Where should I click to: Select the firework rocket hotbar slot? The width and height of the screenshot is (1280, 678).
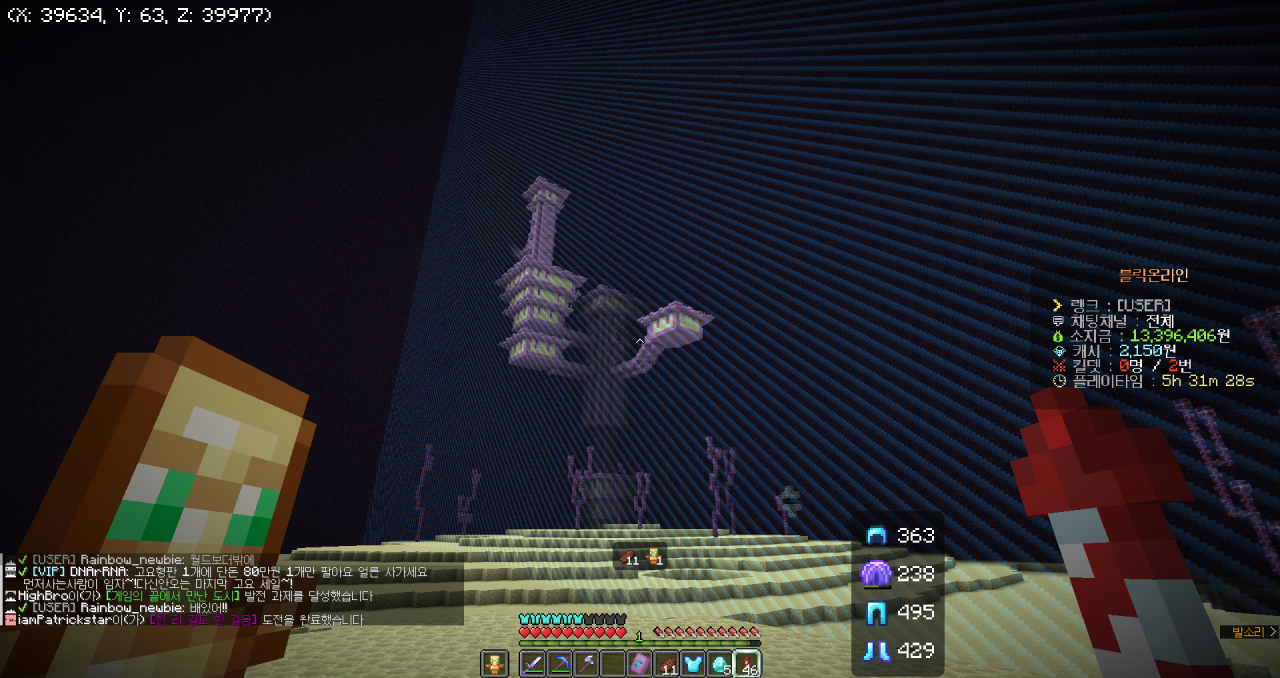click(747, 664)
